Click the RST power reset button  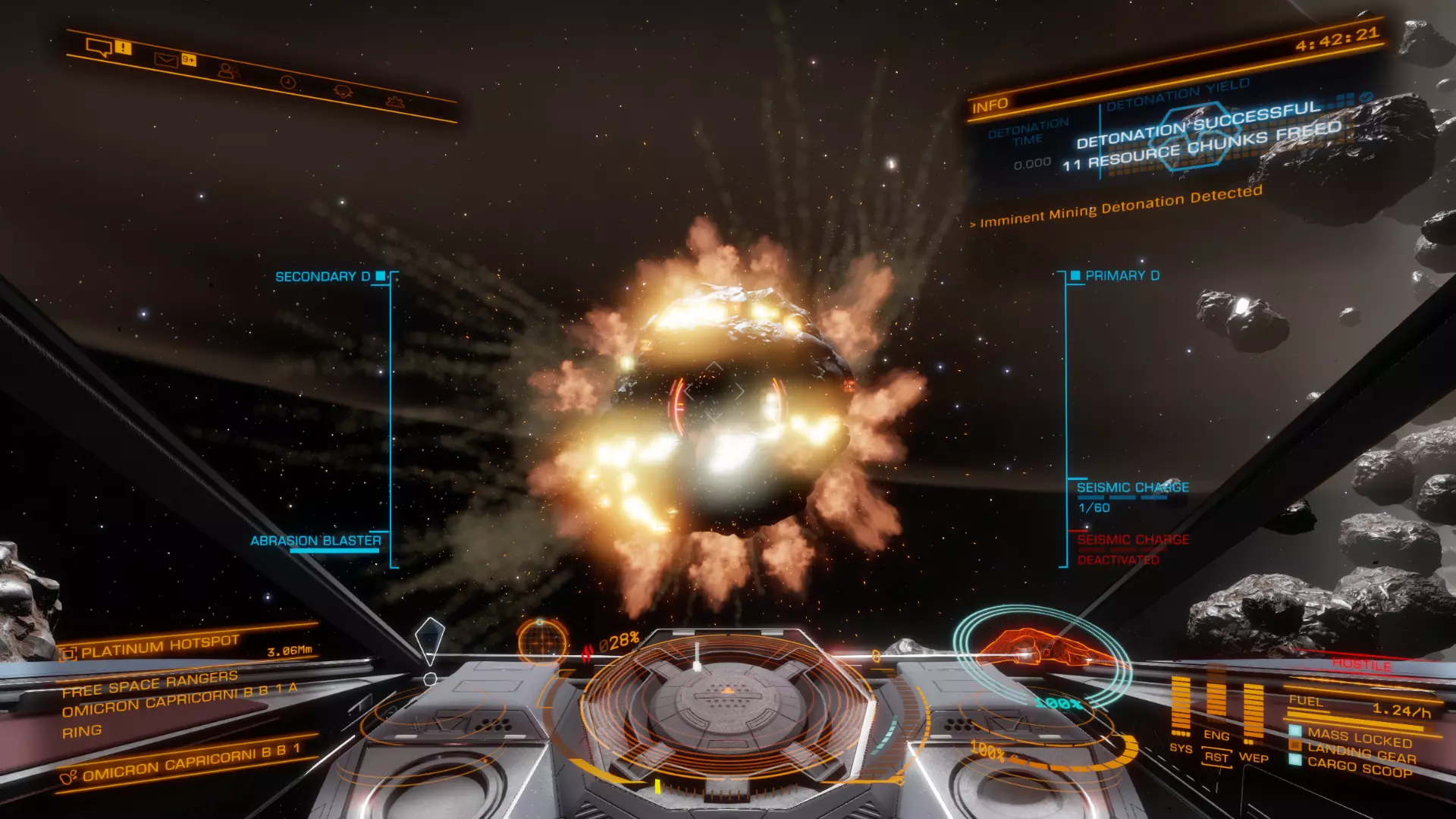click(1216, 758)
